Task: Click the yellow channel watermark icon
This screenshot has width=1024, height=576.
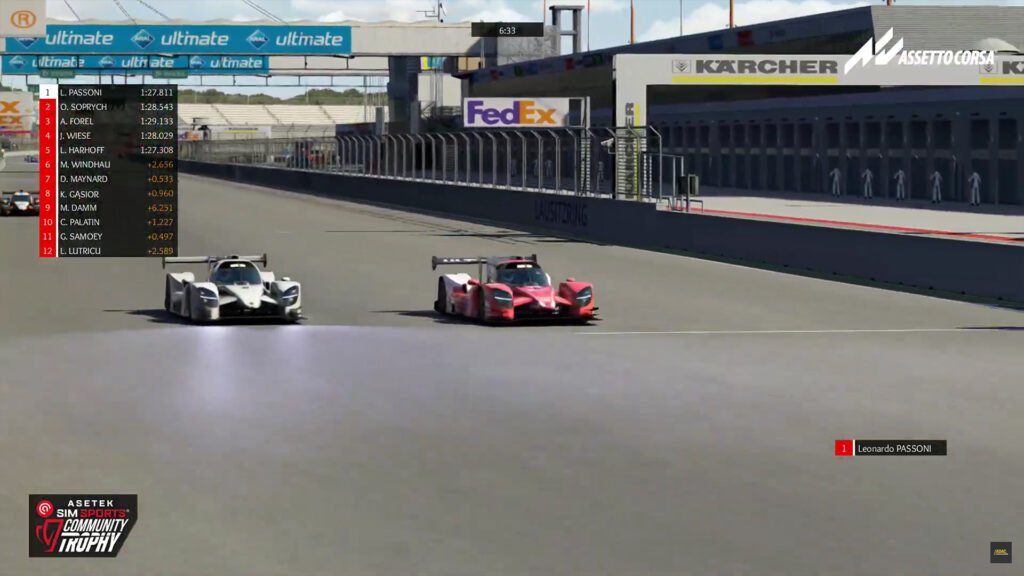Action: pos(1000,552)
